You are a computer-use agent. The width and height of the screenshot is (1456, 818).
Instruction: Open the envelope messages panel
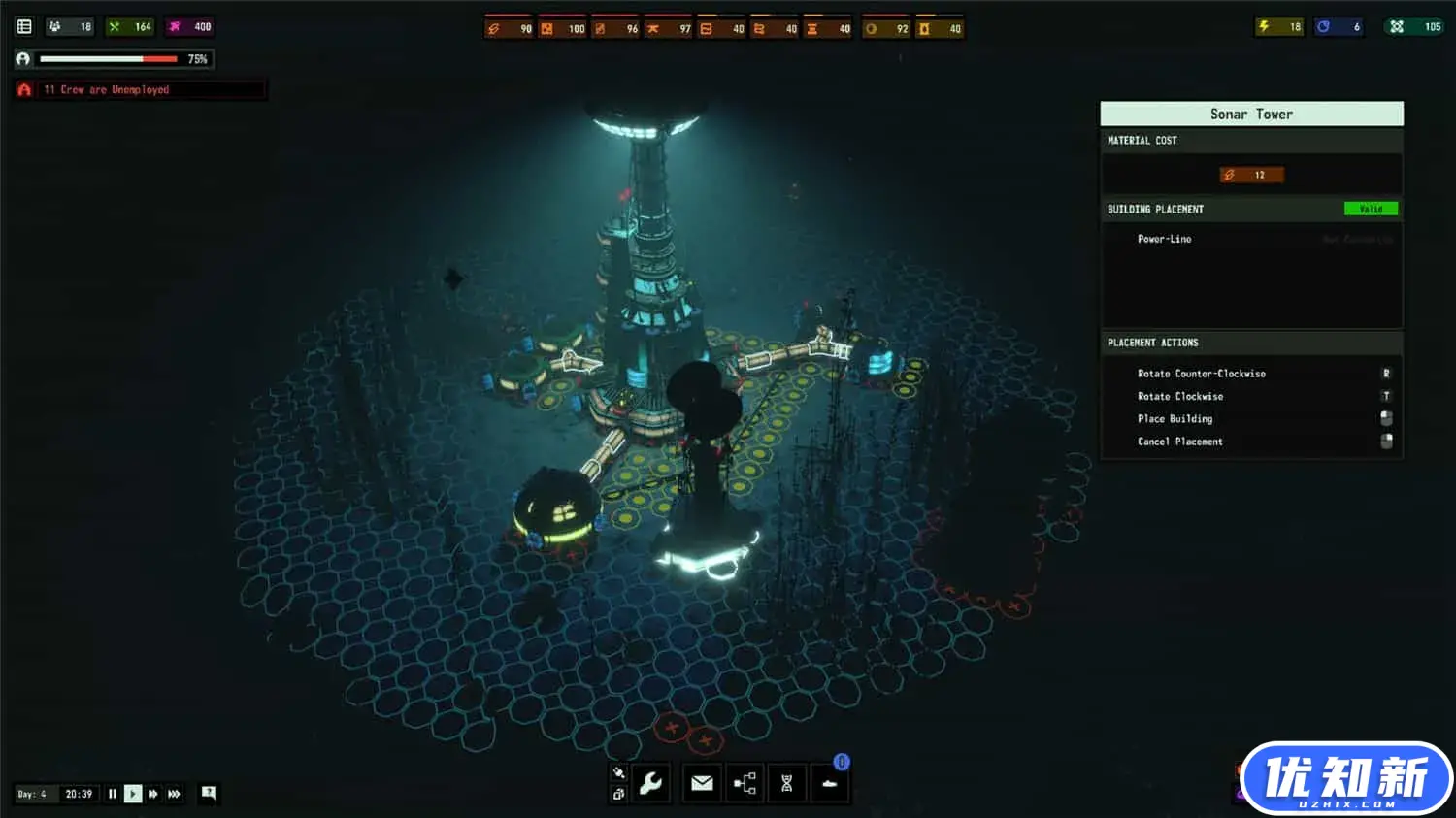point(702,783)
